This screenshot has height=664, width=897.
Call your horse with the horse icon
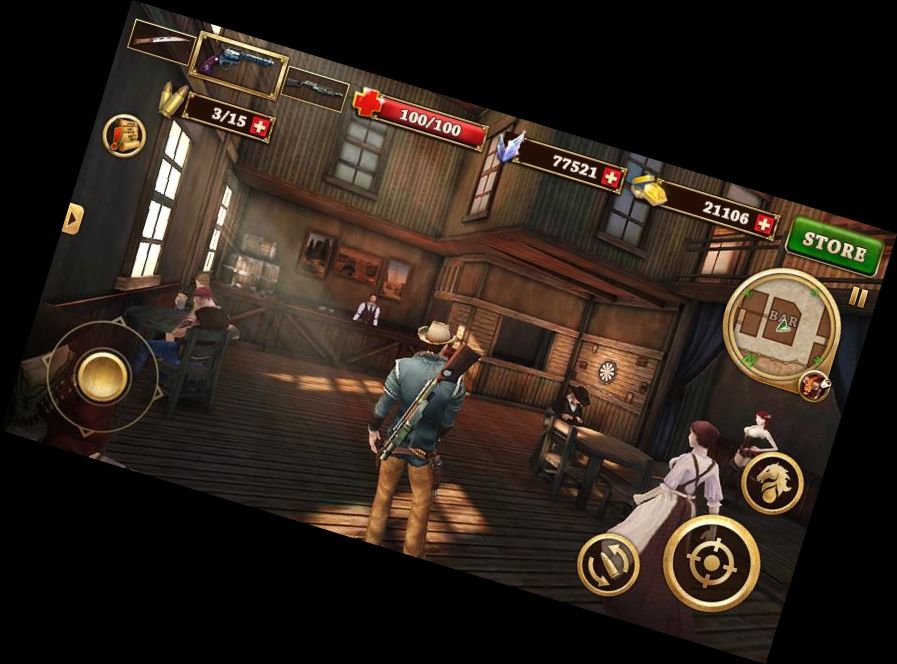pyautogui.click(x=772, y=483)
